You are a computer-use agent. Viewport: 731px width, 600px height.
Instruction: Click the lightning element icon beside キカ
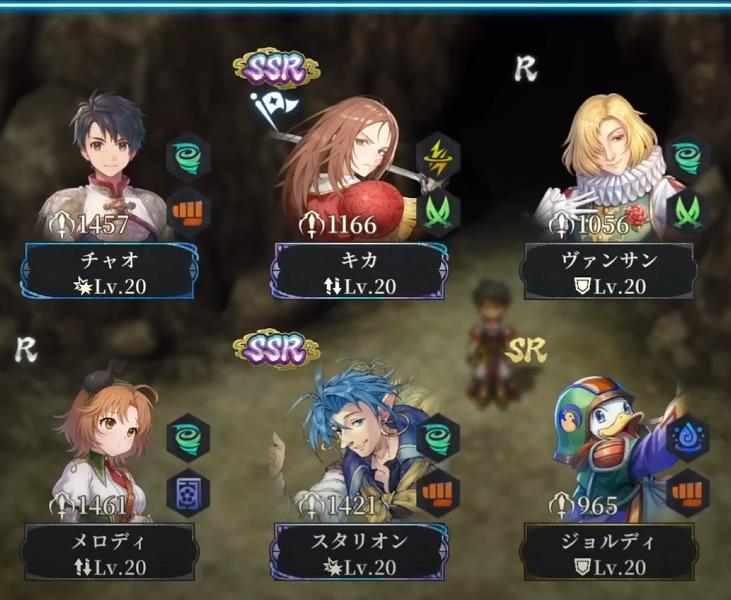(x=438, y=156)
